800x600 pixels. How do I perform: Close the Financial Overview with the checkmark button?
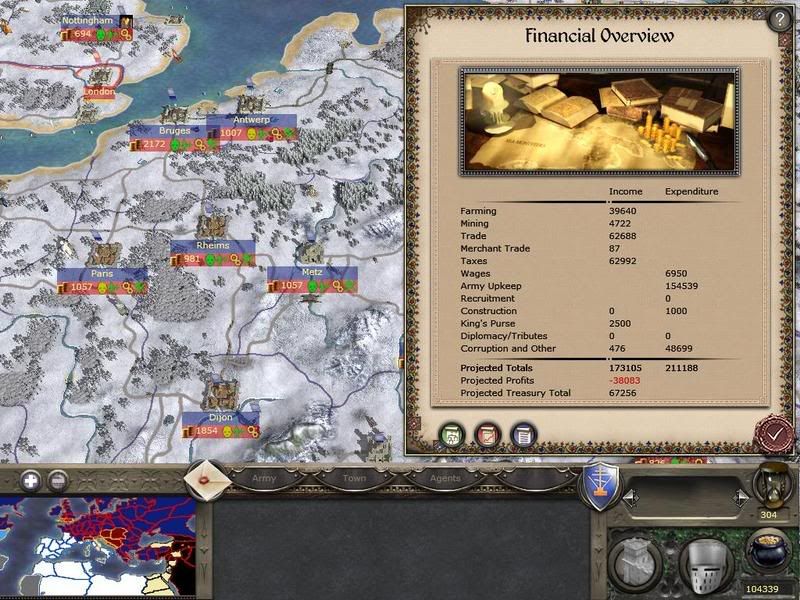[x=774, y=432]
